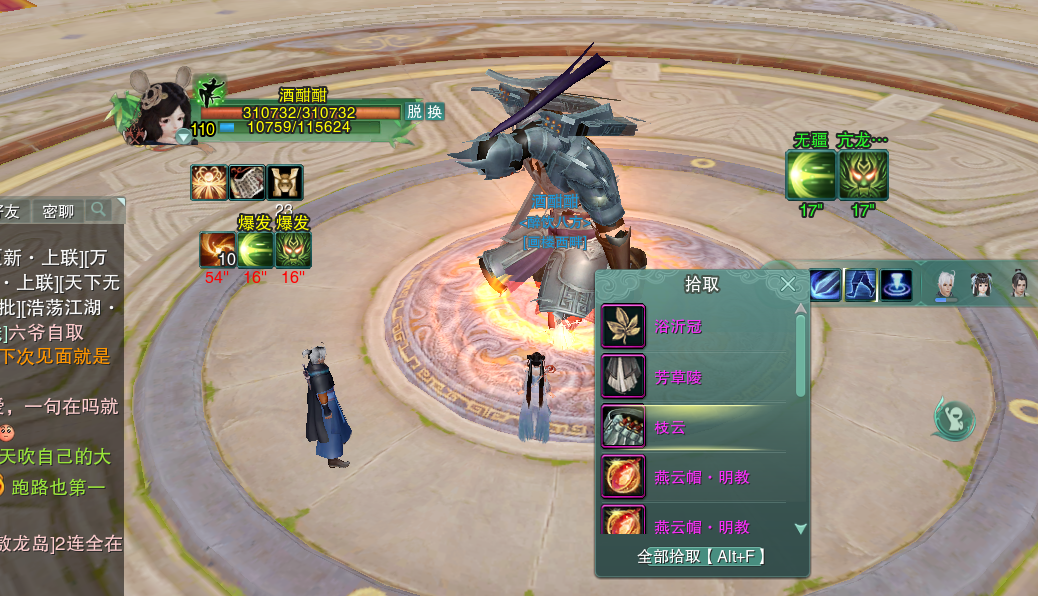Close the 拾取 loot window
The width and height of the screenshot is (1038, 596).
click(788, 284)
